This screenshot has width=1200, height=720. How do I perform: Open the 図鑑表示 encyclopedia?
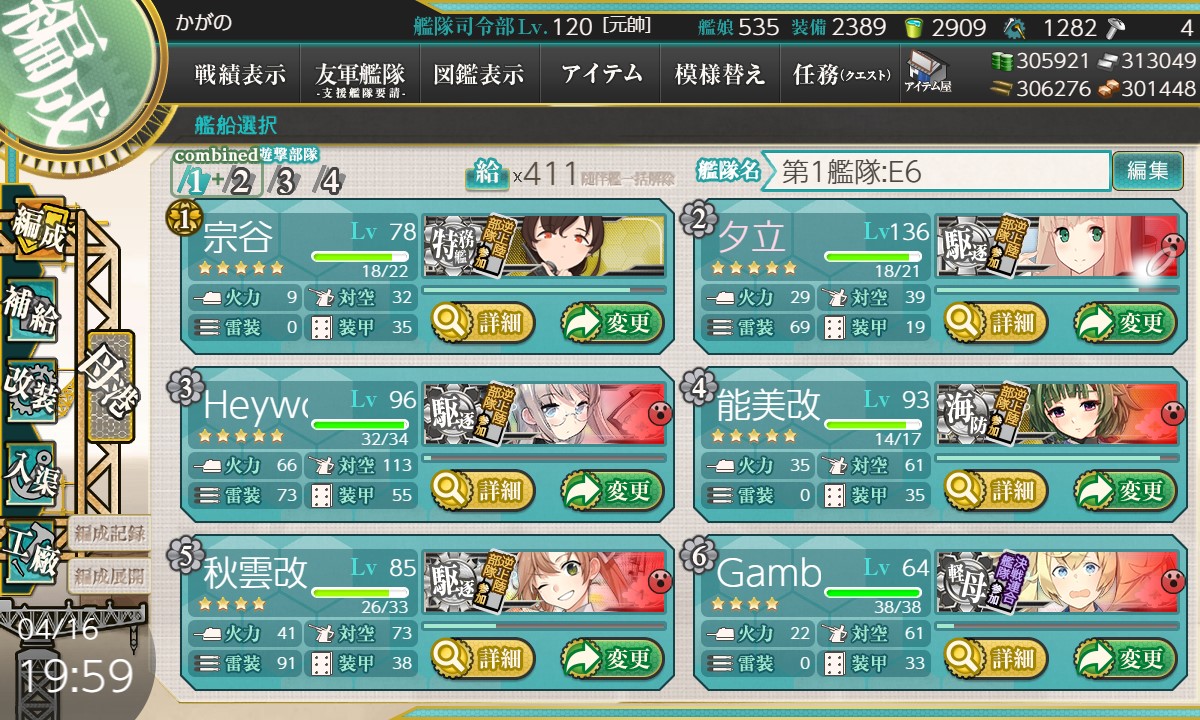pyautogui.click(x=479, y=75)
